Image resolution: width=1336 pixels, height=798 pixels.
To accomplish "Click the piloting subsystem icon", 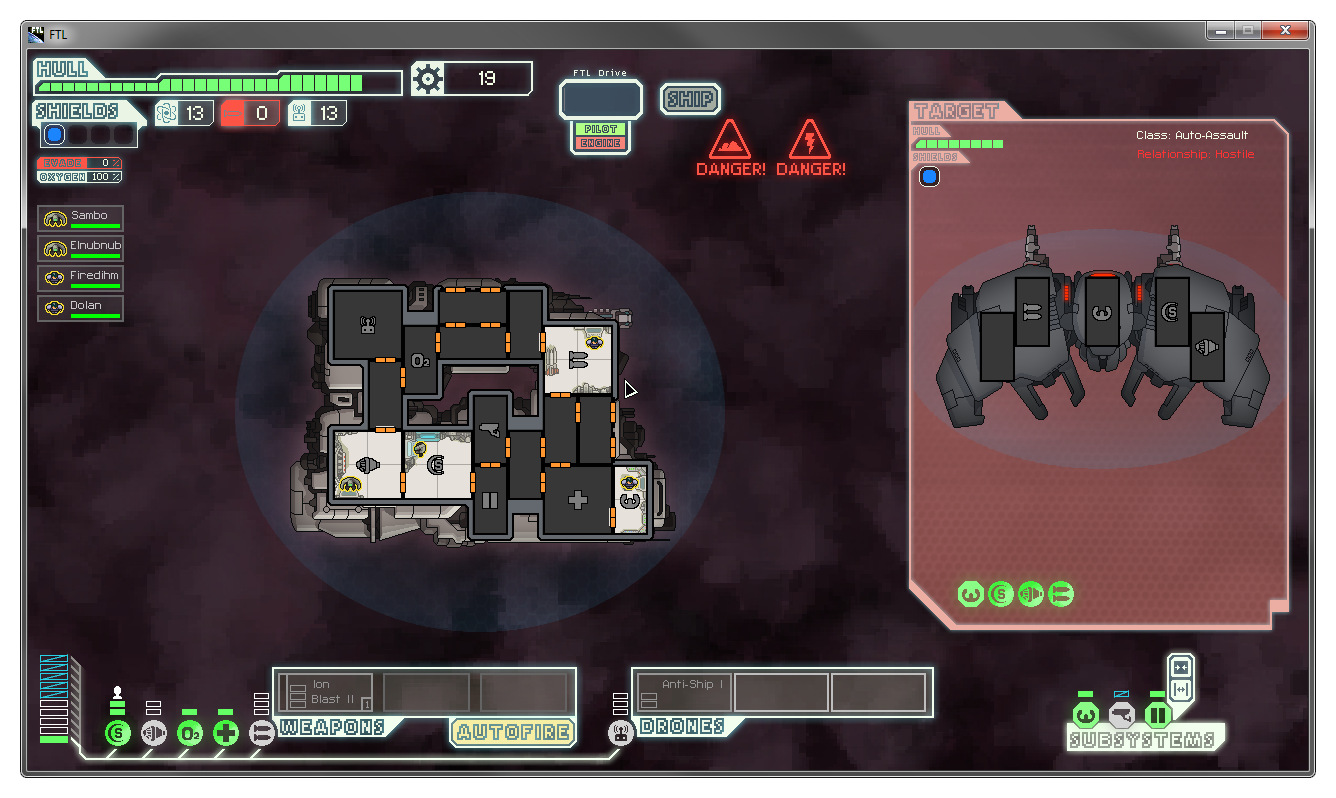I will click(1085, 715).
